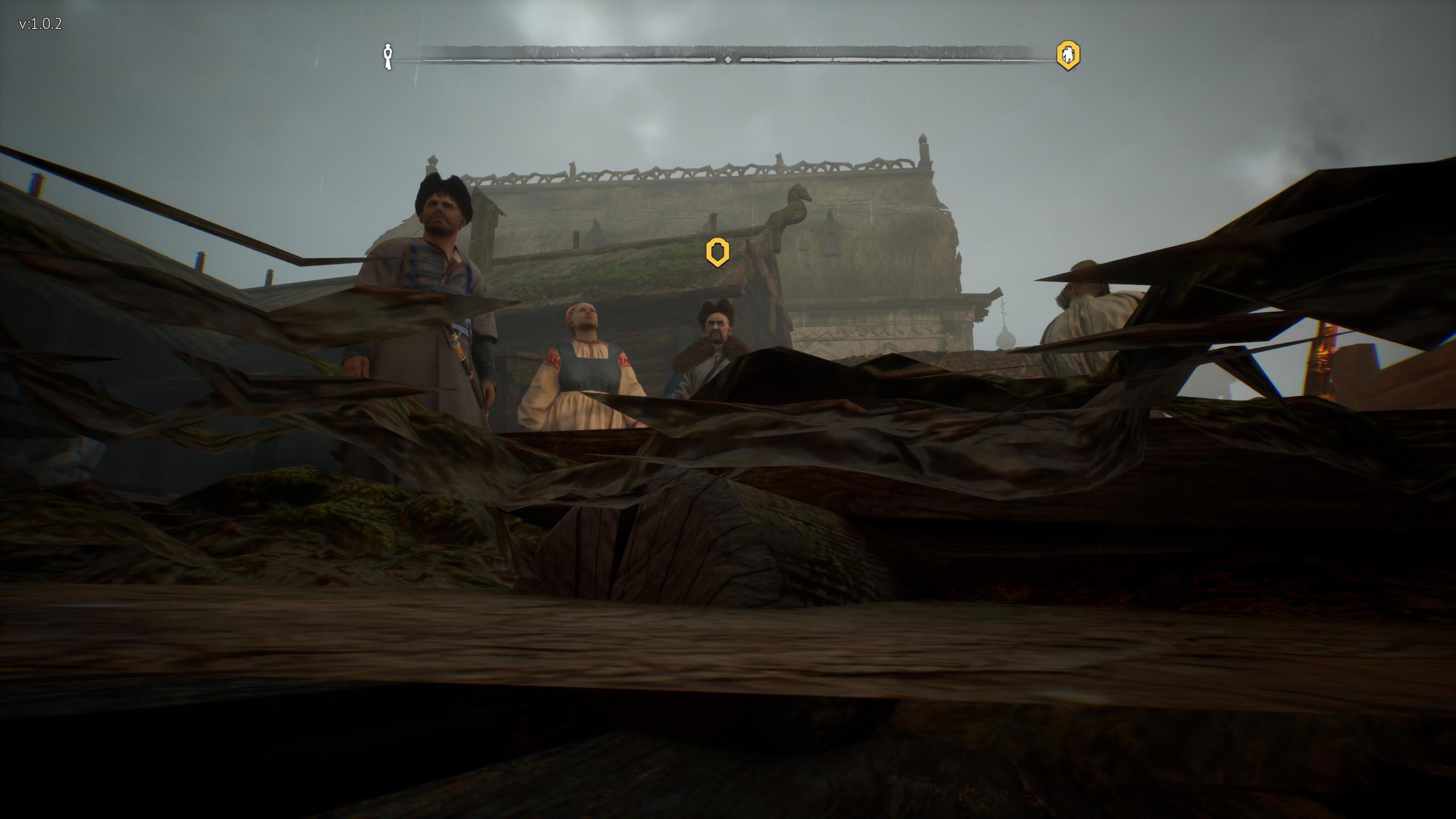Select the white figure icon on the compass
The image size is (1456, 819).
(x=388, y=56)
